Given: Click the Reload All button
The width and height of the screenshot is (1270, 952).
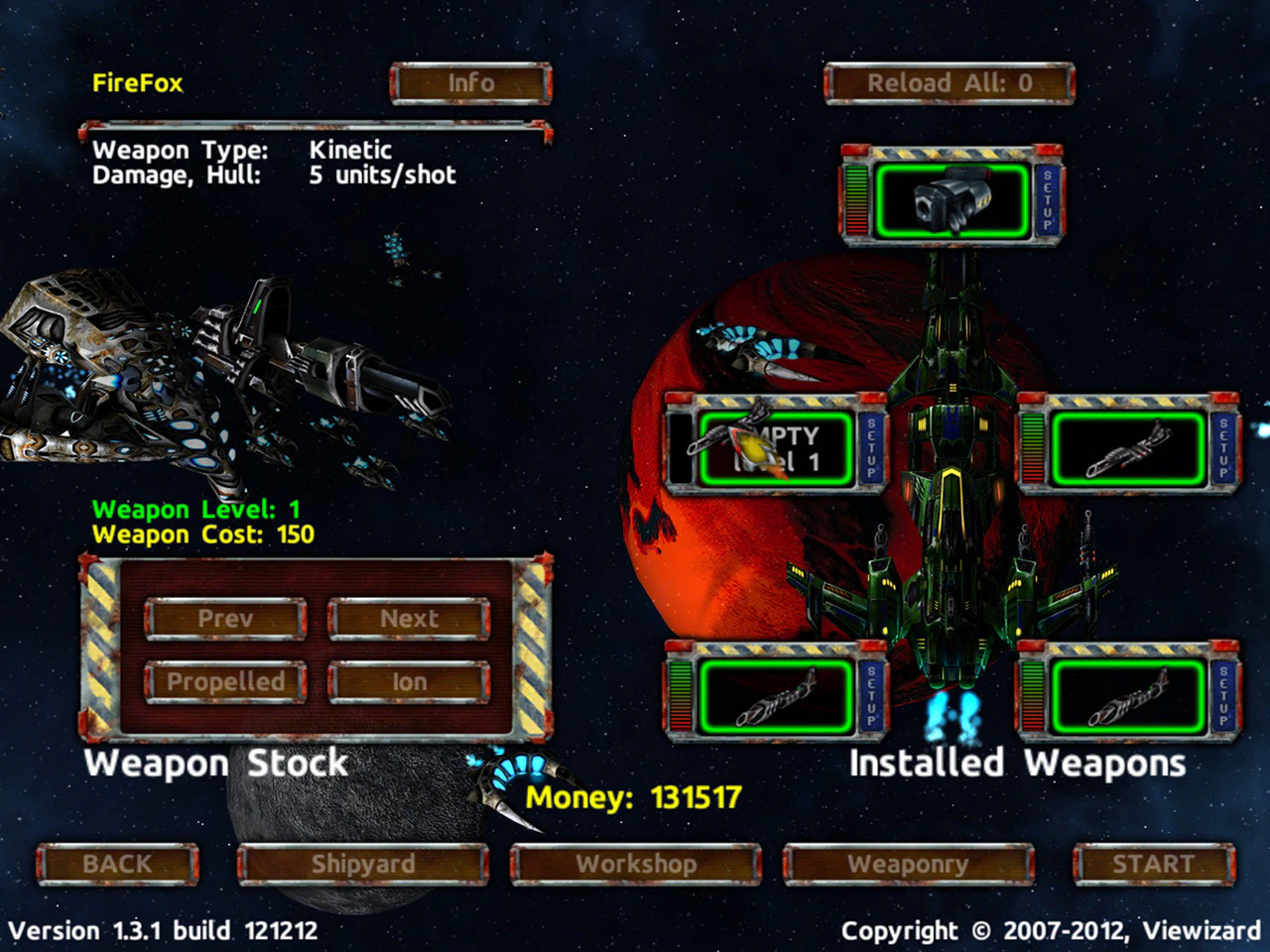Looking at the screenshot, I should [x=949, y=83].
